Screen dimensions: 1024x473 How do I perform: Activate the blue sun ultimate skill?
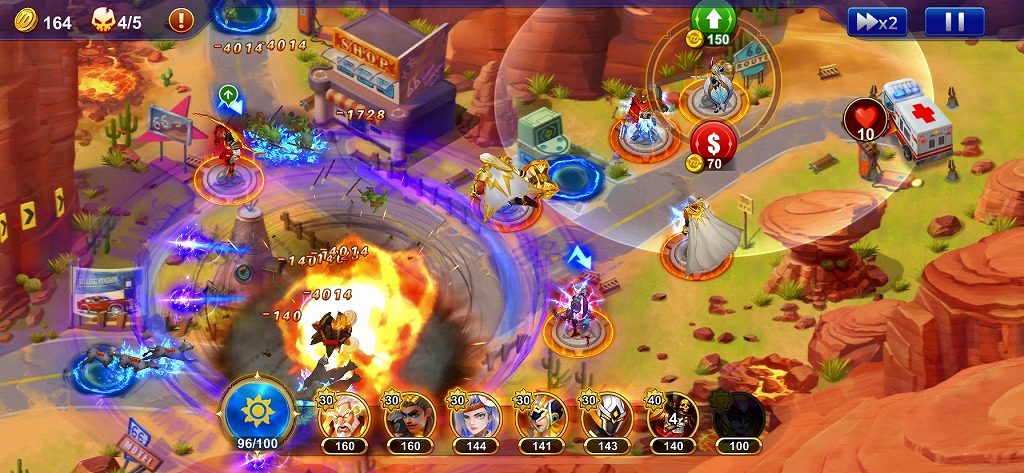(259, 410)
